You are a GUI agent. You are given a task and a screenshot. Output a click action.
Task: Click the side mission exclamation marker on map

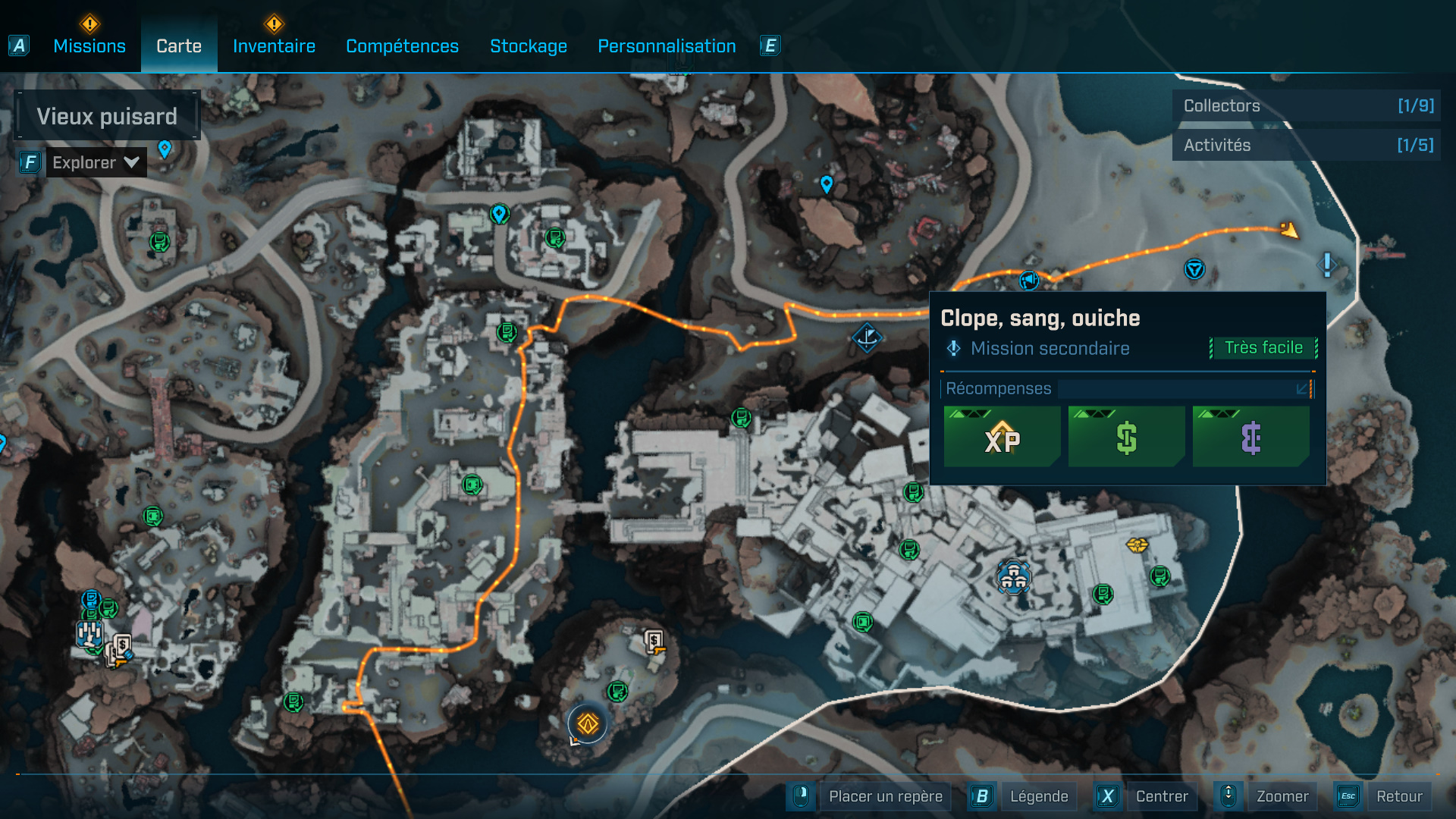1326,265
